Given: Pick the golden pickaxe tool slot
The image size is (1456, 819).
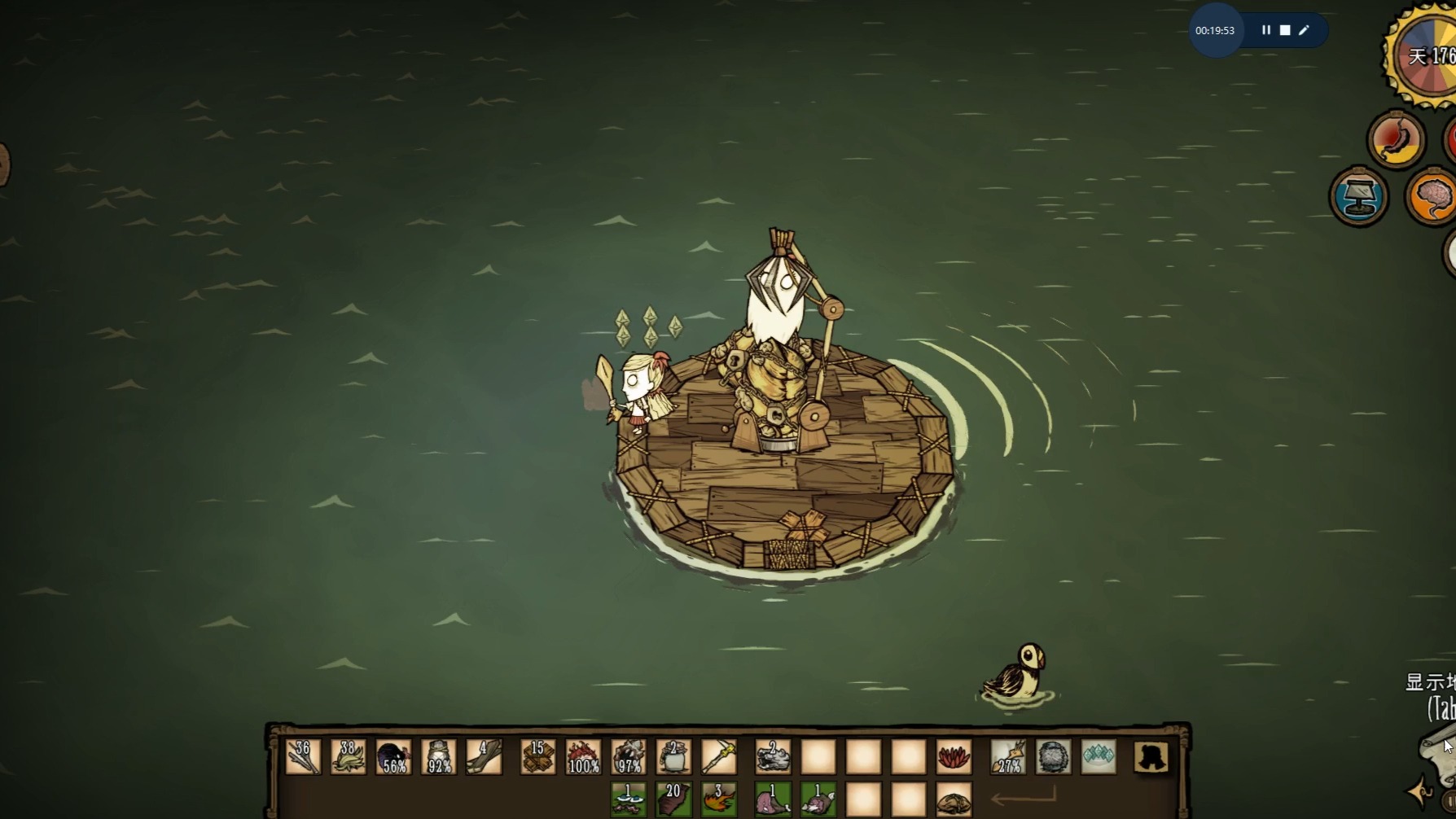Looking at the screenshot, I should click(x=719, y=757).
